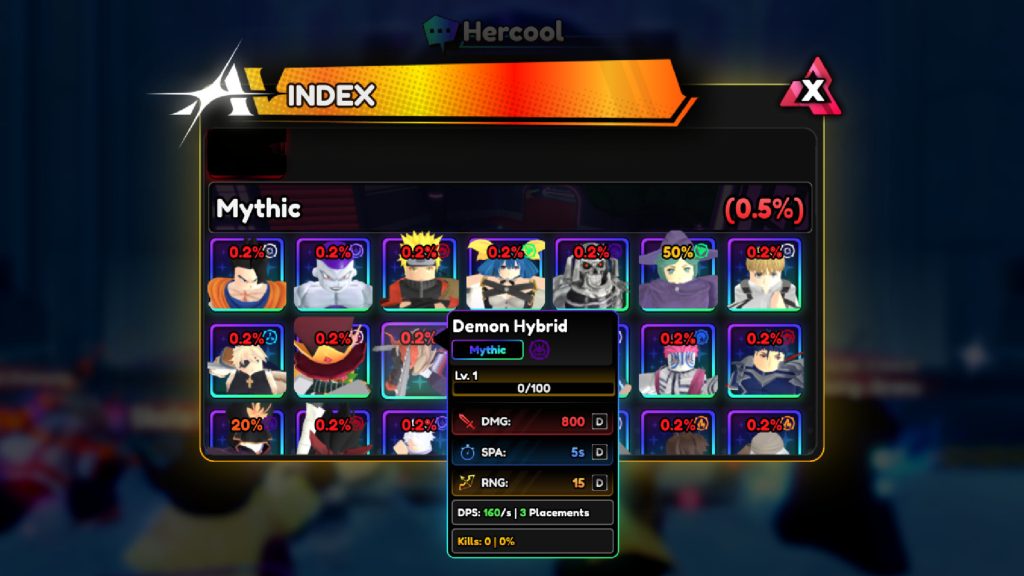Screen dimensions: 1024x576
Task: Select the blonde unit in white jacket
Action: 764,274
